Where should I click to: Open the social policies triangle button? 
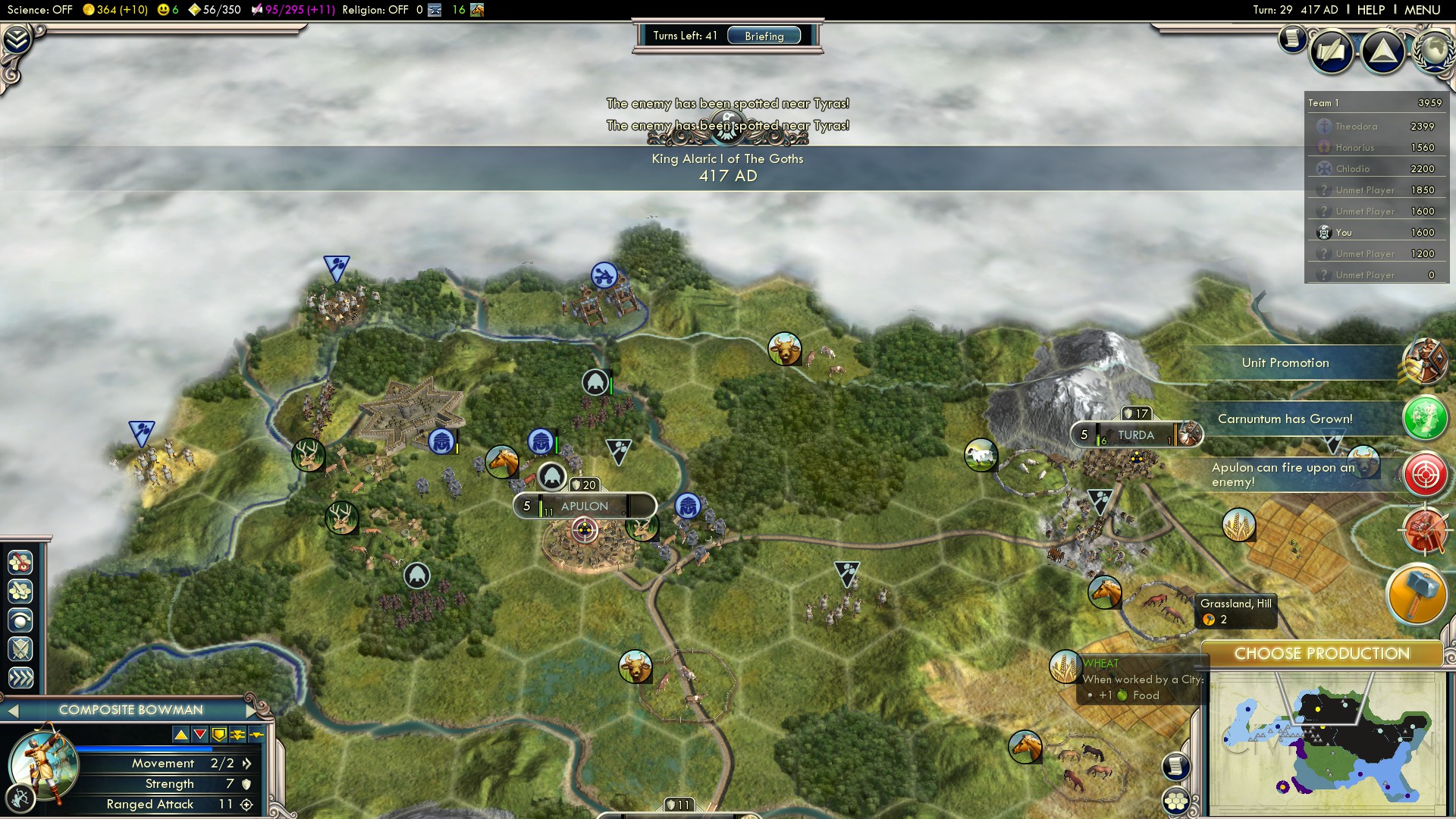[1382, 52]
